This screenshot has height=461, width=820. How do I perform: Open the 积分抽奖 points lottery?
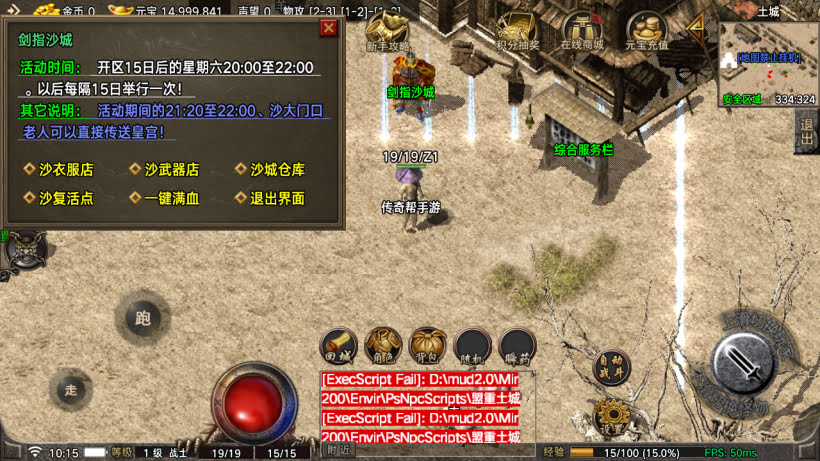coord(517,31)
